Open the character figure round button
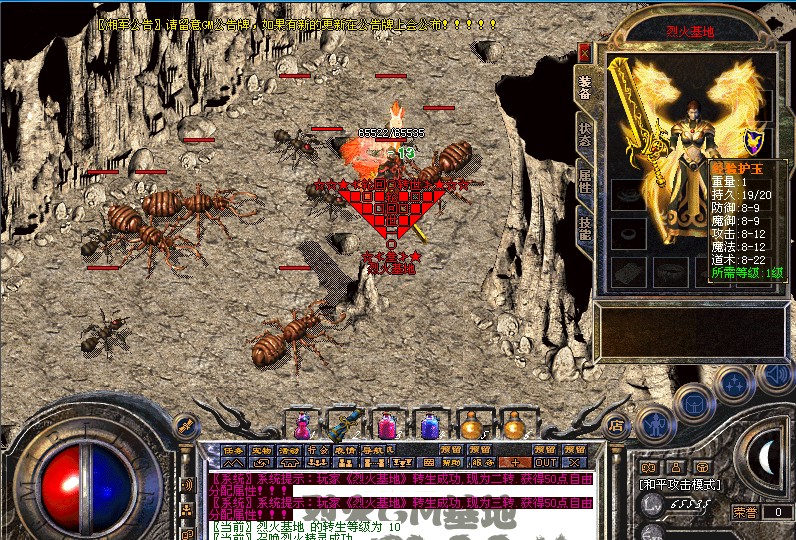796x540 pixels. point(655,422)
